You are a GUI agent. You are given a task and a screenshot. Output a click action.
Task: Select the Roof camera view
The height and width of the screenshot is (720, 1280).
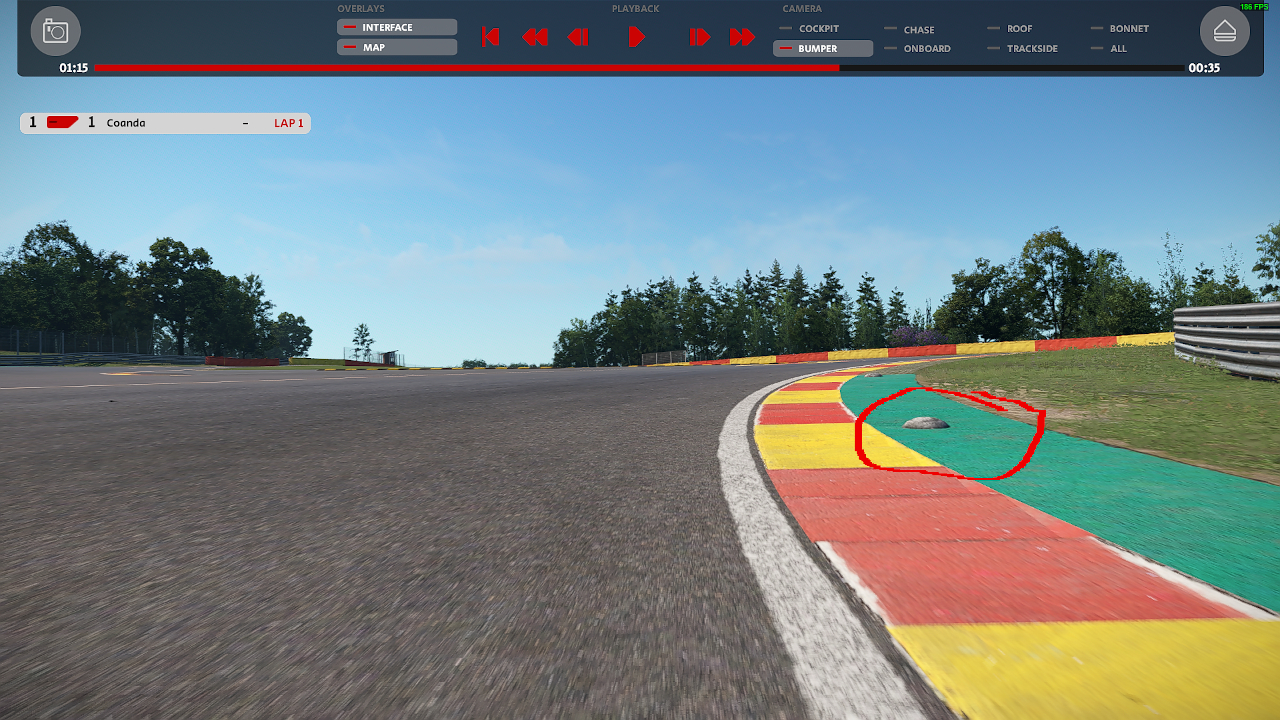tap(1018, 29)
